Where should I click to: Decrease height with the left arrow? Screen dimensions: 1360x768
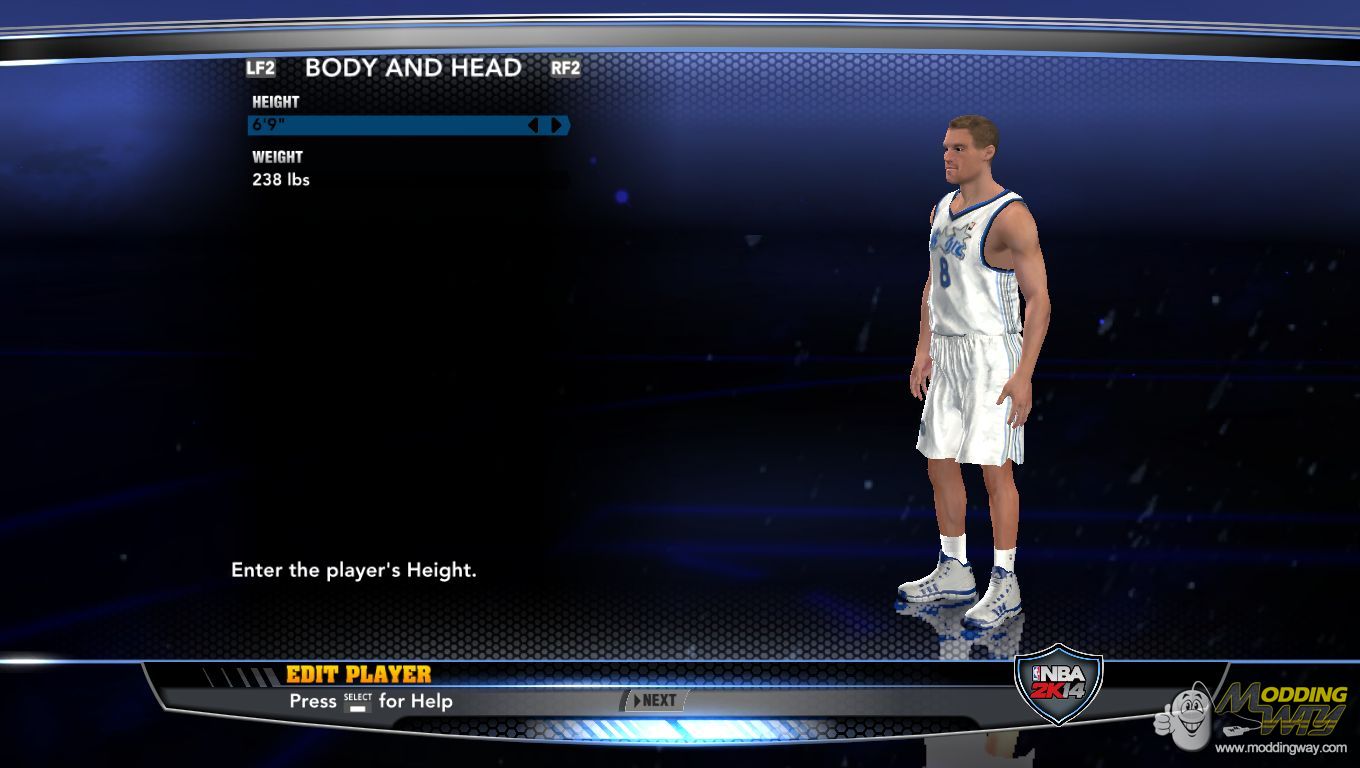coord(533,125)
